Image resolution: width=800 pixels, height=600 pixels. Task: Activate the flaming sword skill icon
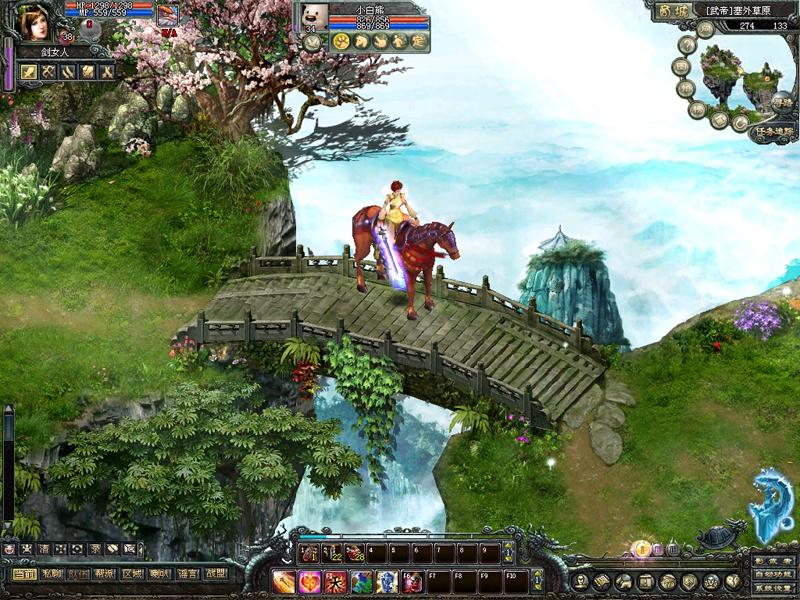tap(284, 581)
